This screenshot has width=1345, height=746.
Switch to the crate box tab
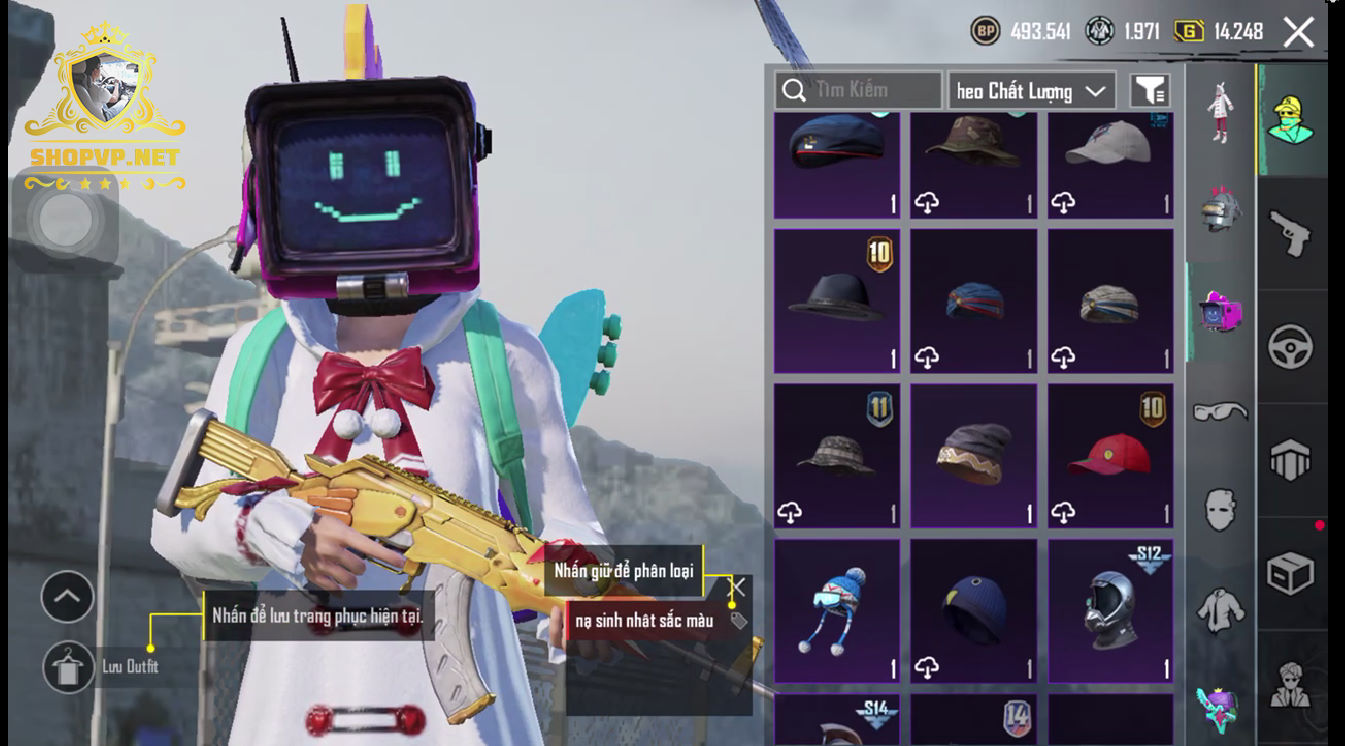coord(1290,573)
